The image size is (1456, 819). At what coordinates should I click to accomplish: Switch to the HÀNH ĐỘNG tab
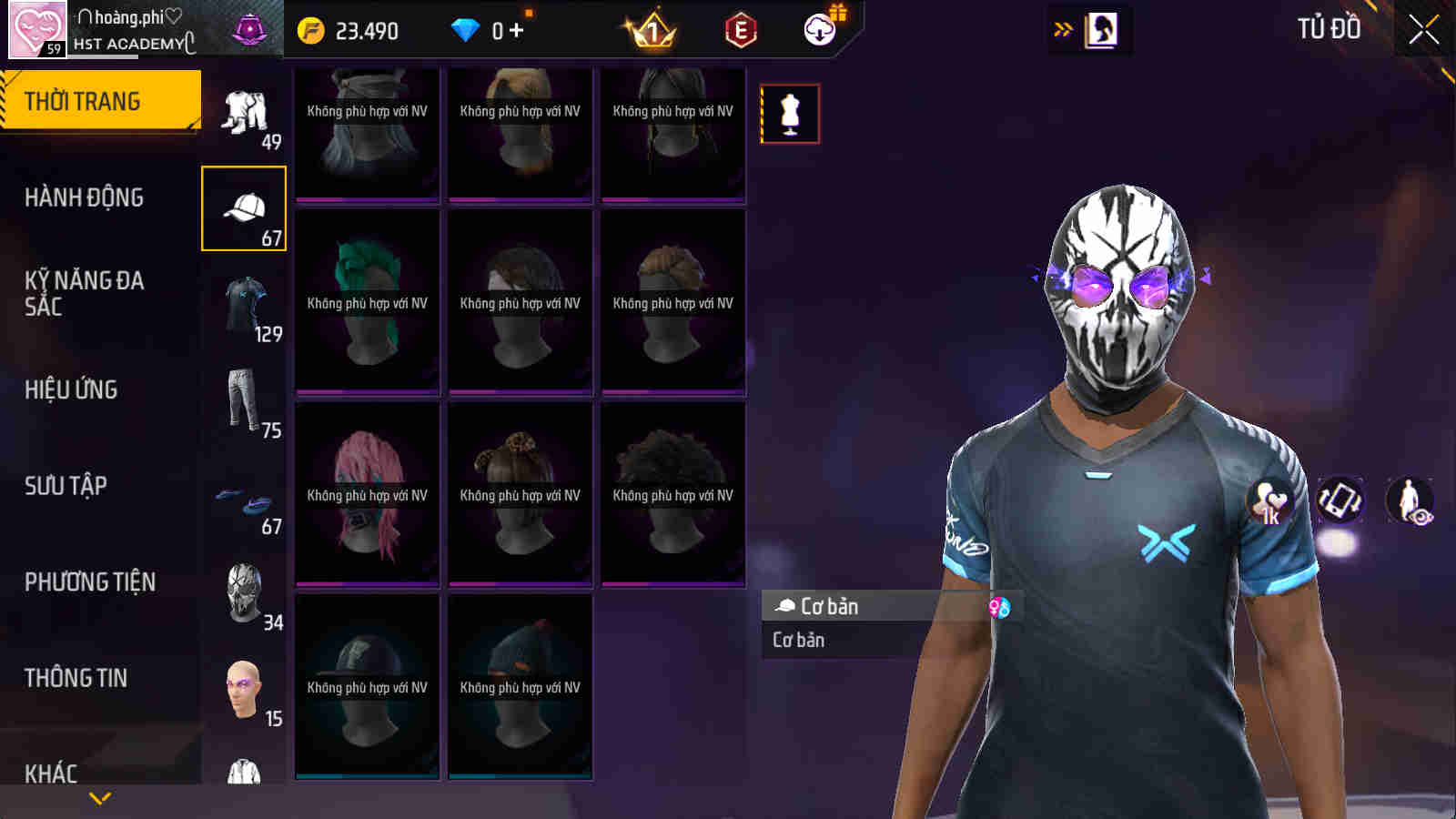(x=84, y=197)
